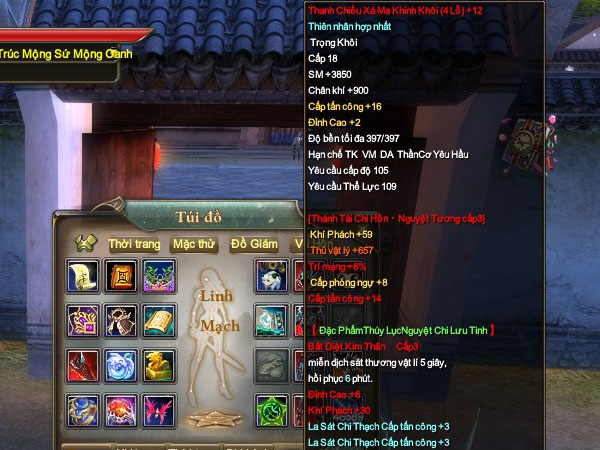This screenshot has height=450, width=600.
Task: Select the white beast pet slot
Action: (271, 275)
